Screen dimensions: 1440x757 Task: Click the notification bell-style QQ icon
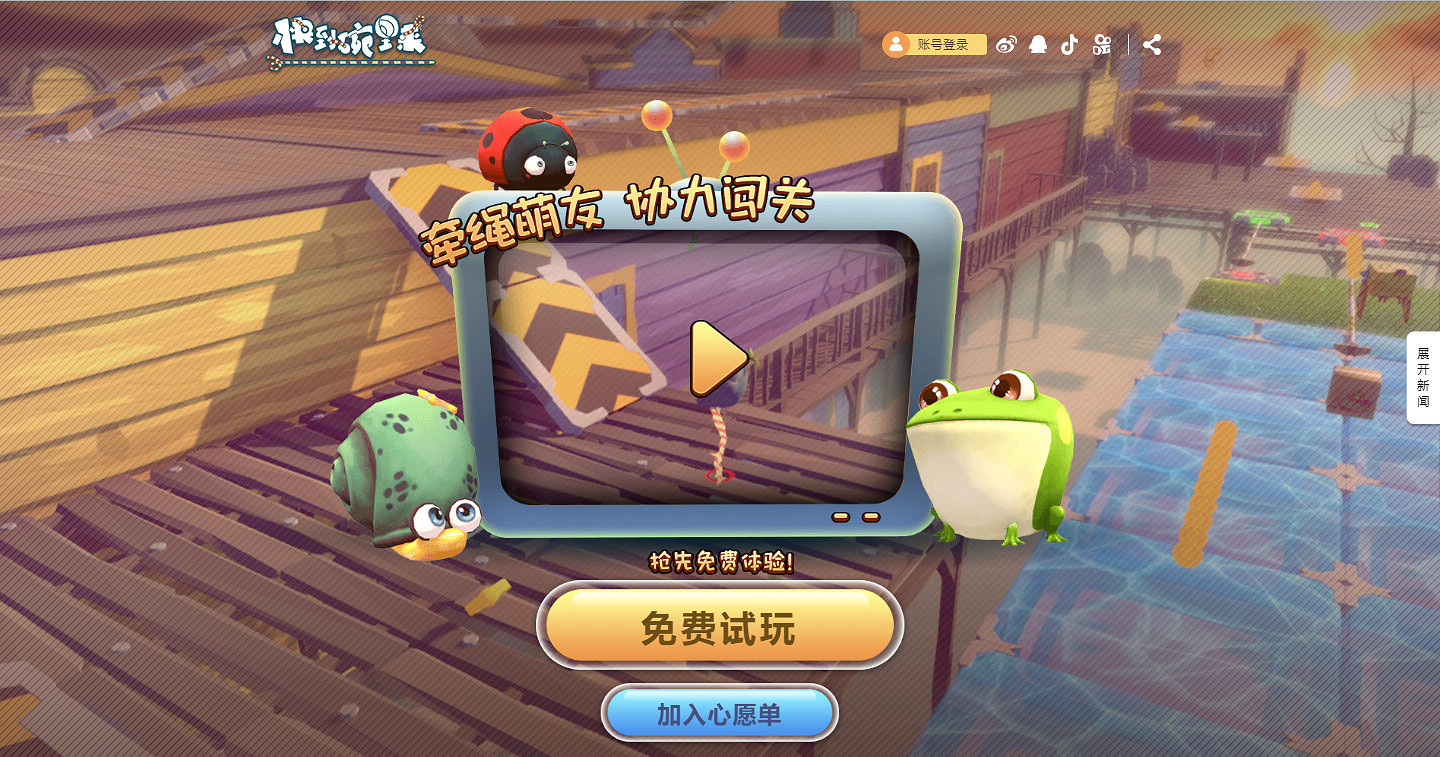click(1038, 44)
